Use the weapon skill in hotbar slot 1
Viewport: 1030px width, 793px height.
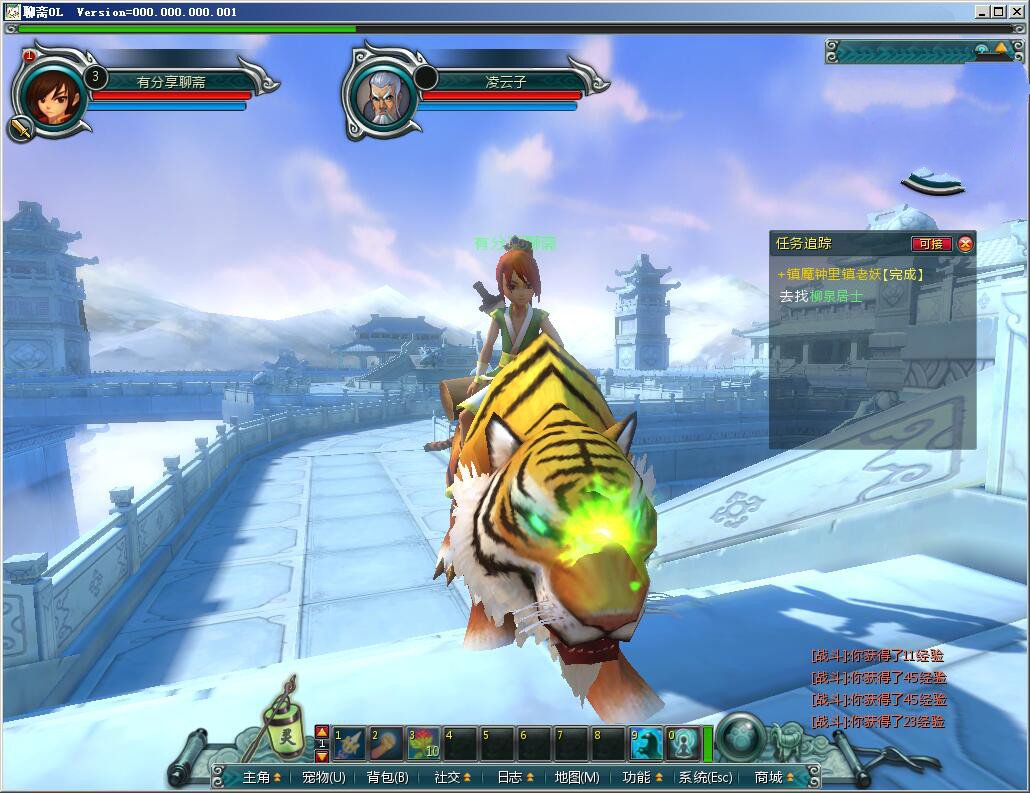click(349, 743)
